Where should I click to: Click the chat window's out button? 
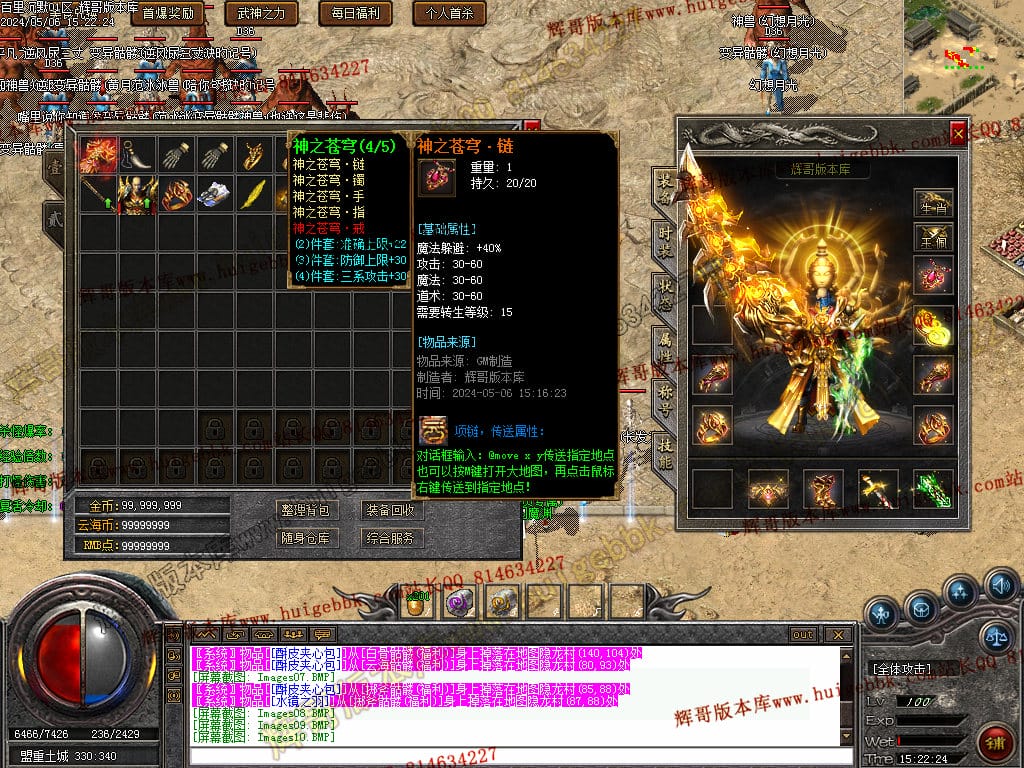pos(802,635)
